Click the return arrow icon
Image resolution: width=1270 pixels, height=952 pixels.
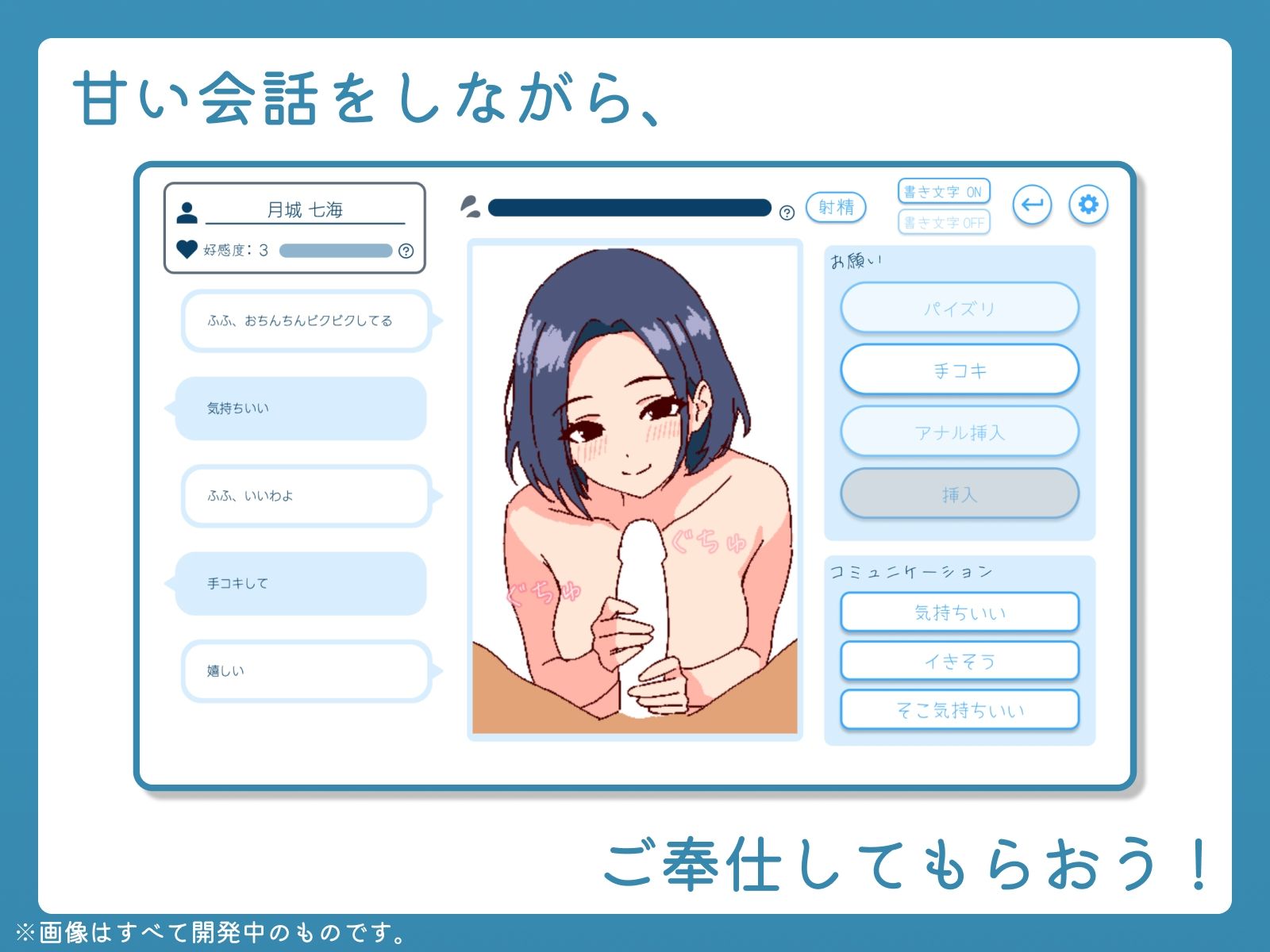[1033, 205]
